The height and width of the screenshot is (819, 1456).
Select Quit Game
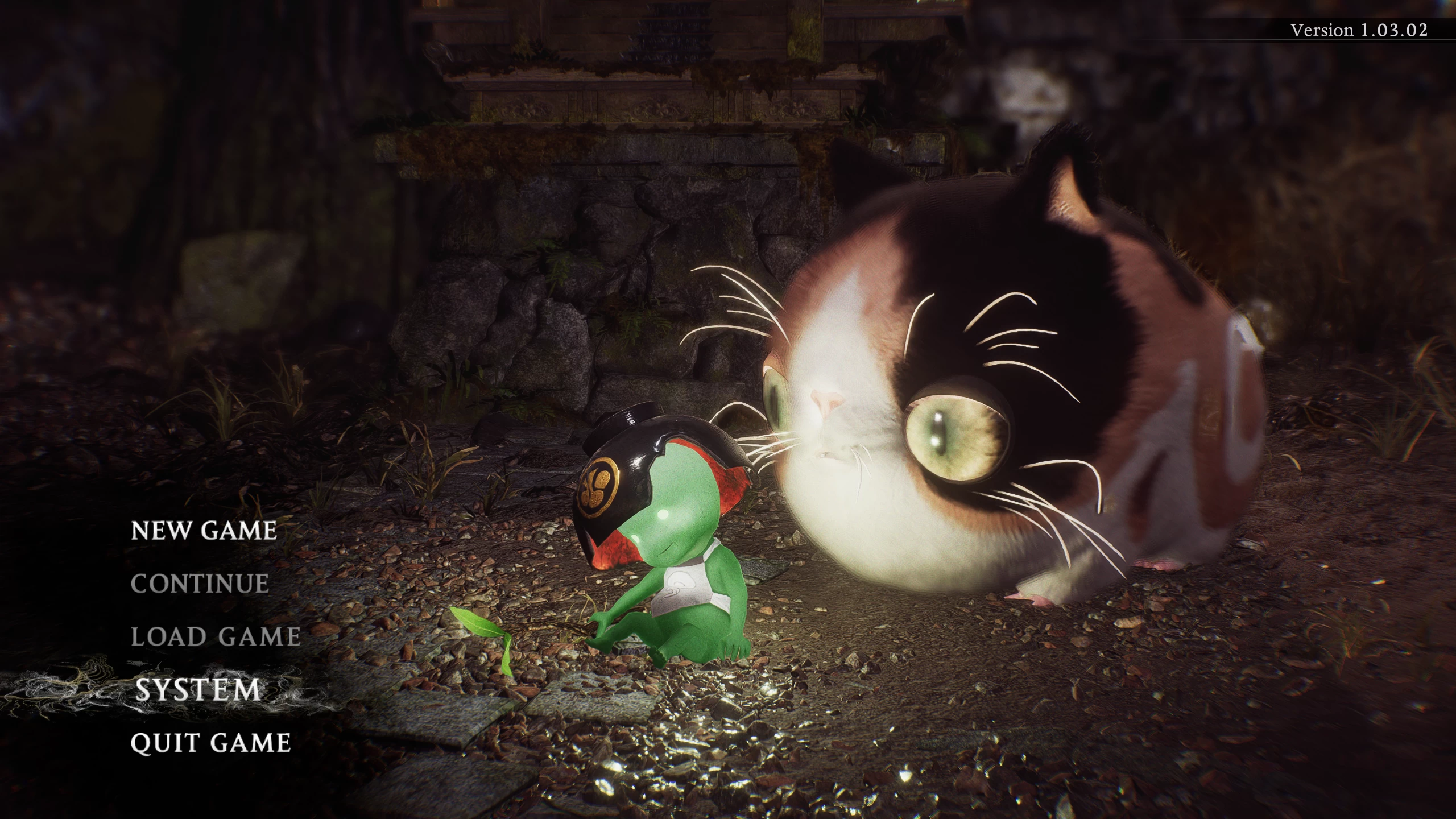(x=210, y=743)
